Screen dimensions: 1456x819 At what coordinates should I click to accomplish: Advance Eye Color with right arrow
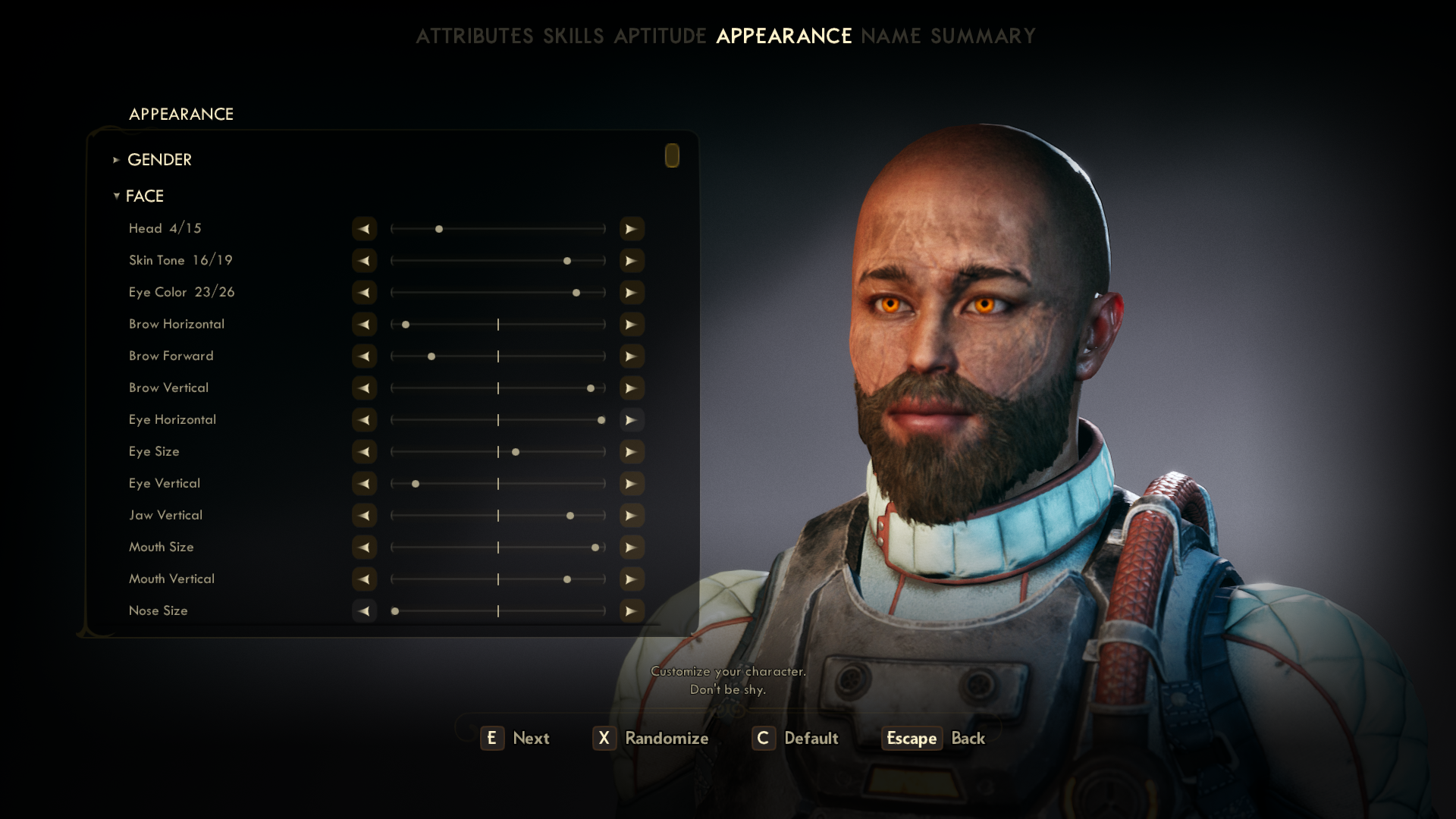click(x=631, y=293)
